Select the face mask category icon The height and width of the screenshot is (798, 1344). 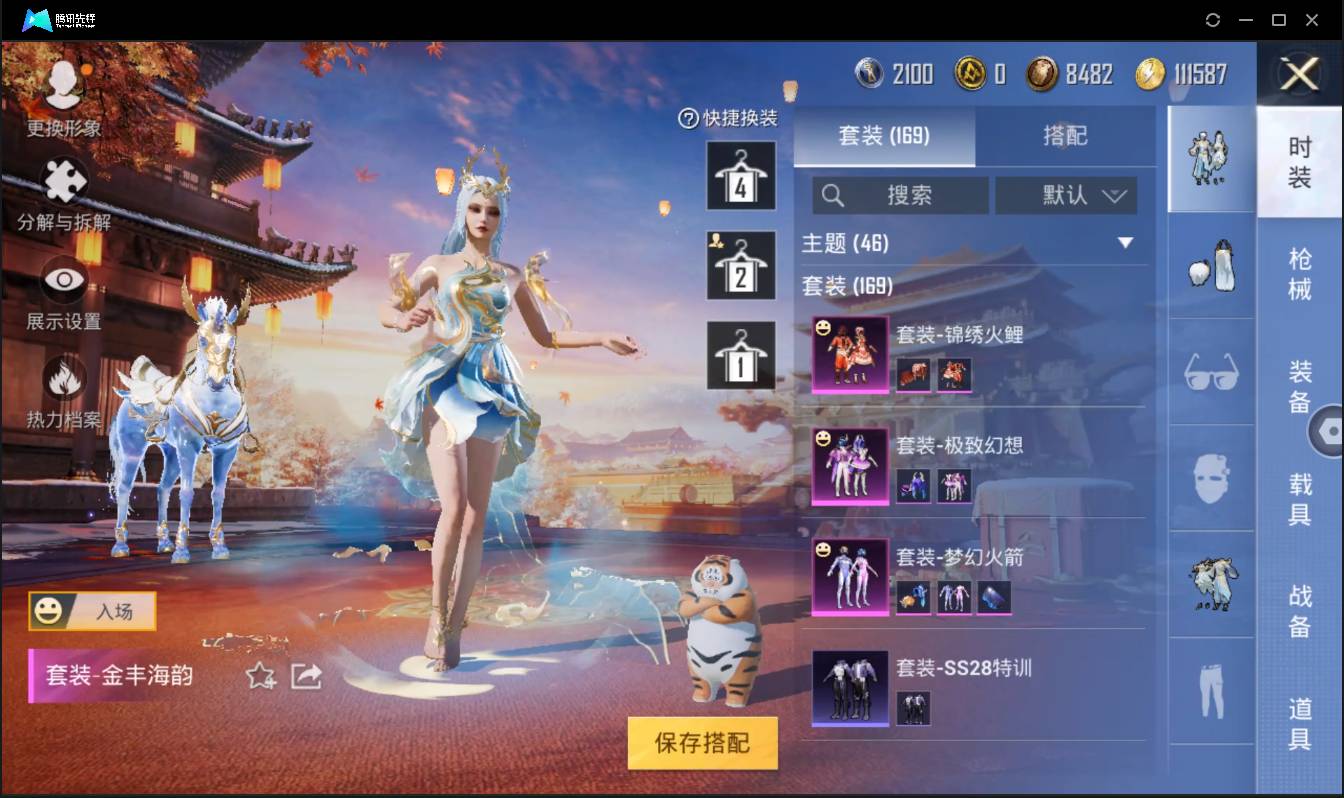coord(1210,478)
